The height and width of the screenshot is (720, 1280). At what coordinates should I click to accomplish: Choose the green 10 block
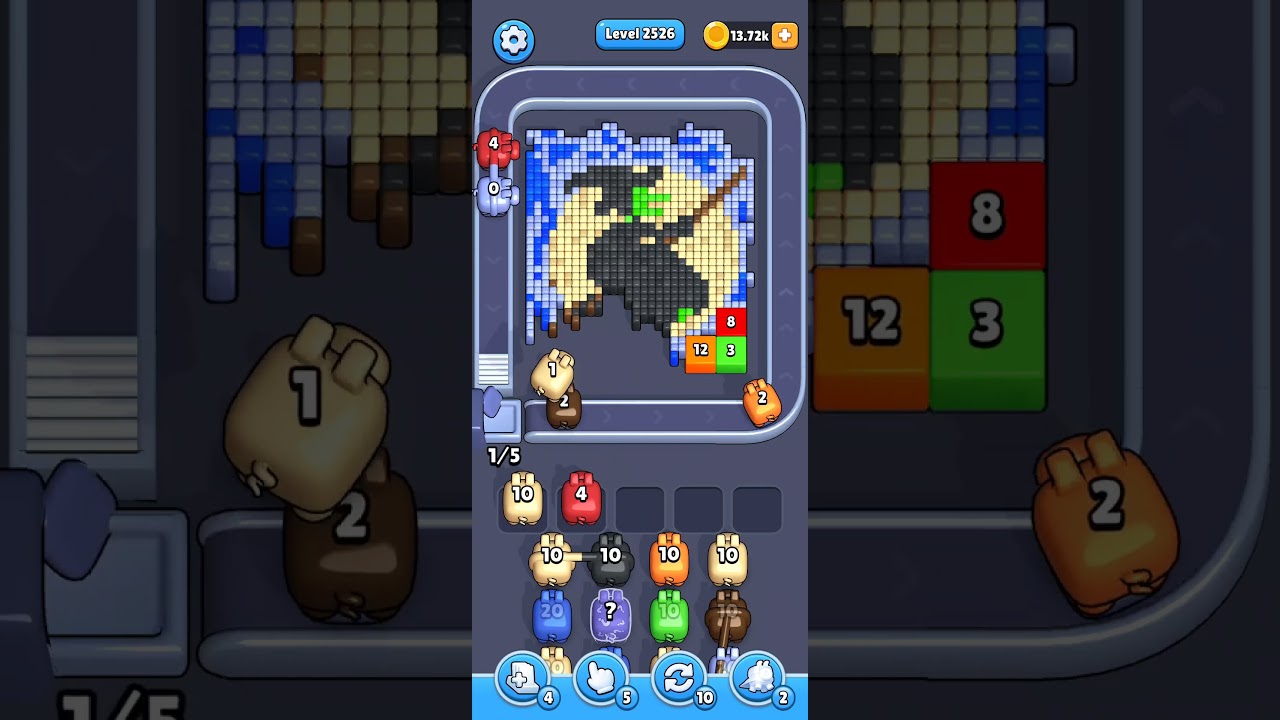tap(670, 615)
